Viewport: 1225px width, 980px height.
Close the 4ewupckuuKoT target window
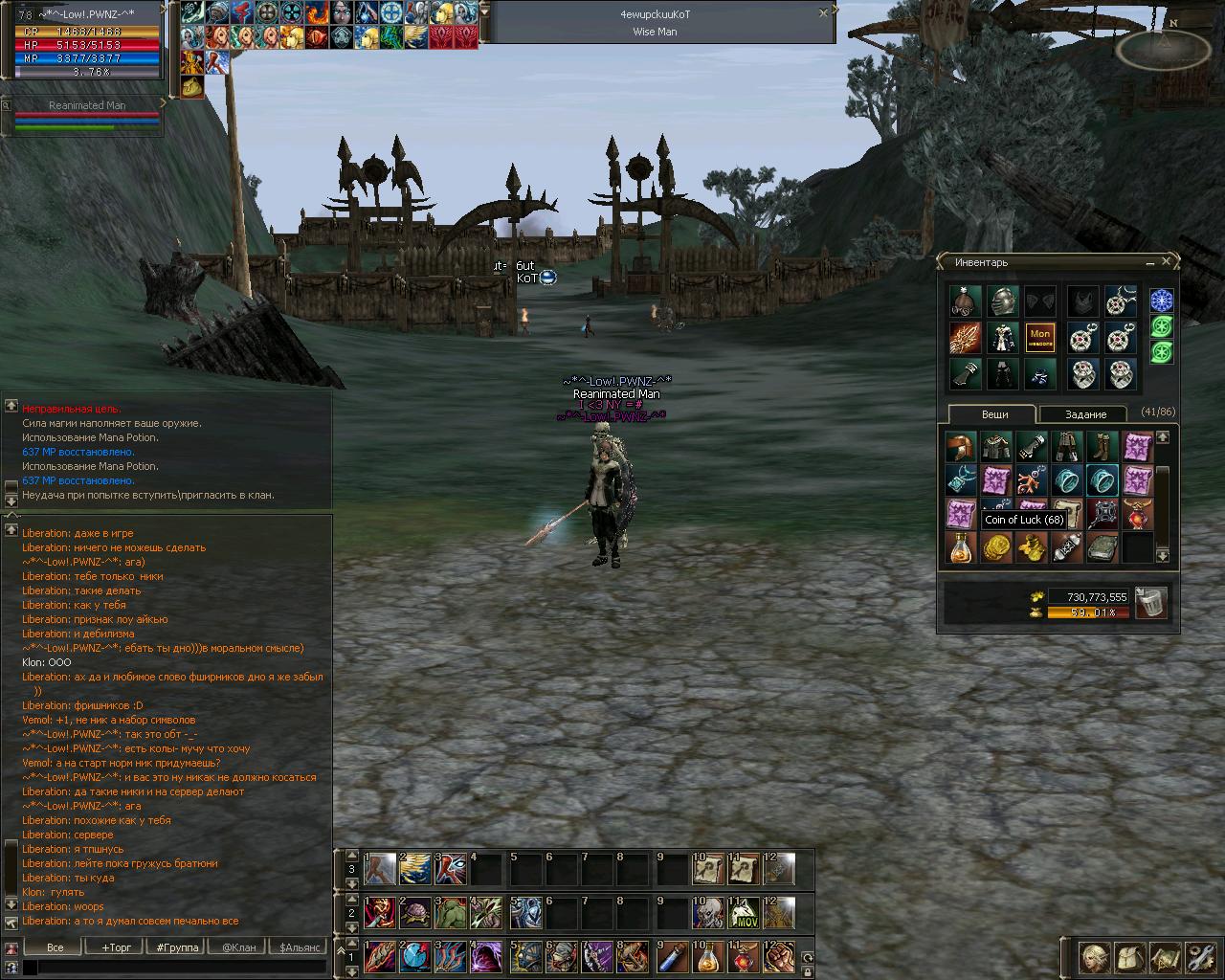pyautogui.click(x=824, y=14)
